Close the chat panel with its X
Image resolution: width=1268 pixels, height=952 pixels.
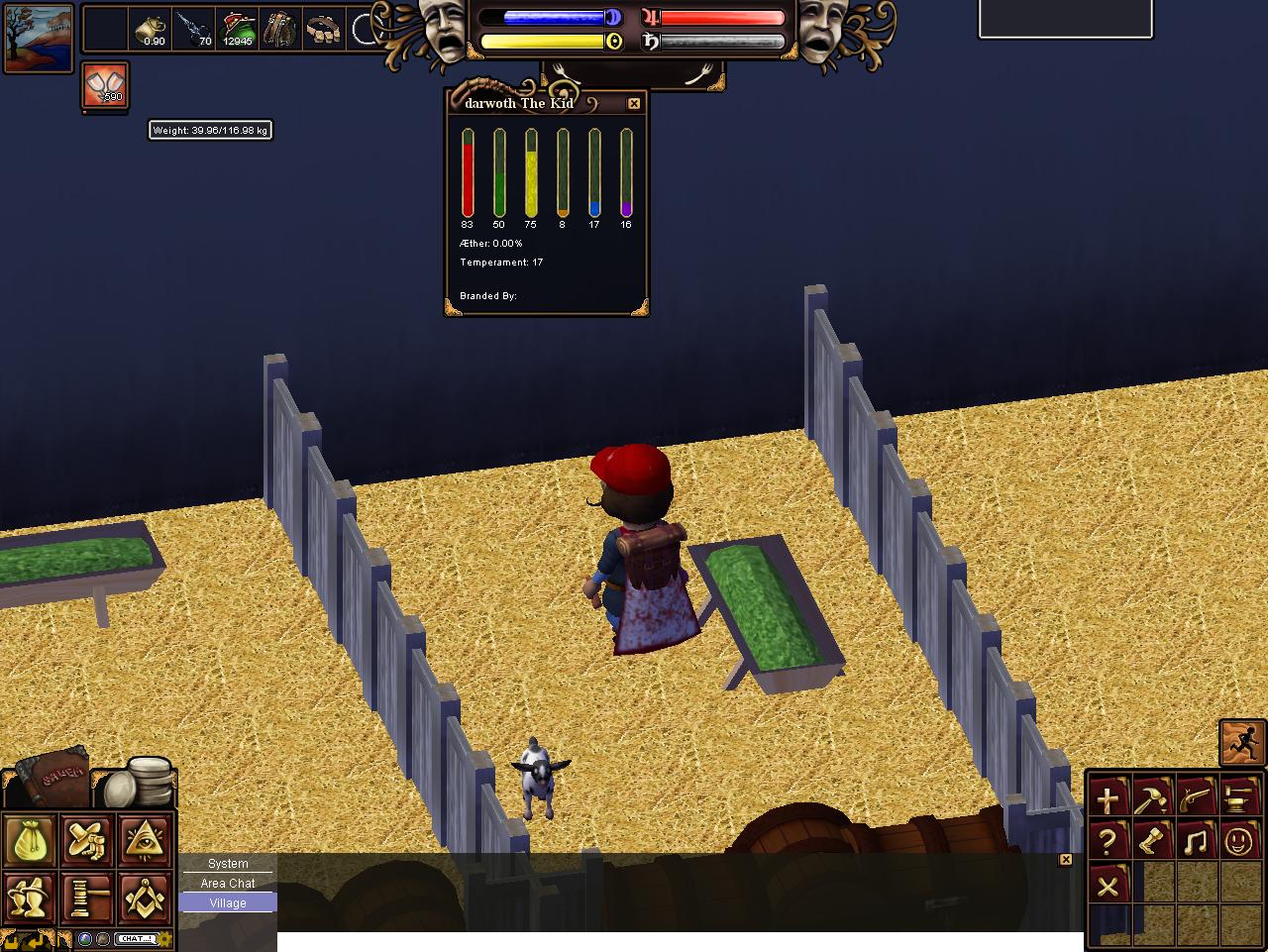point(1066,860)
